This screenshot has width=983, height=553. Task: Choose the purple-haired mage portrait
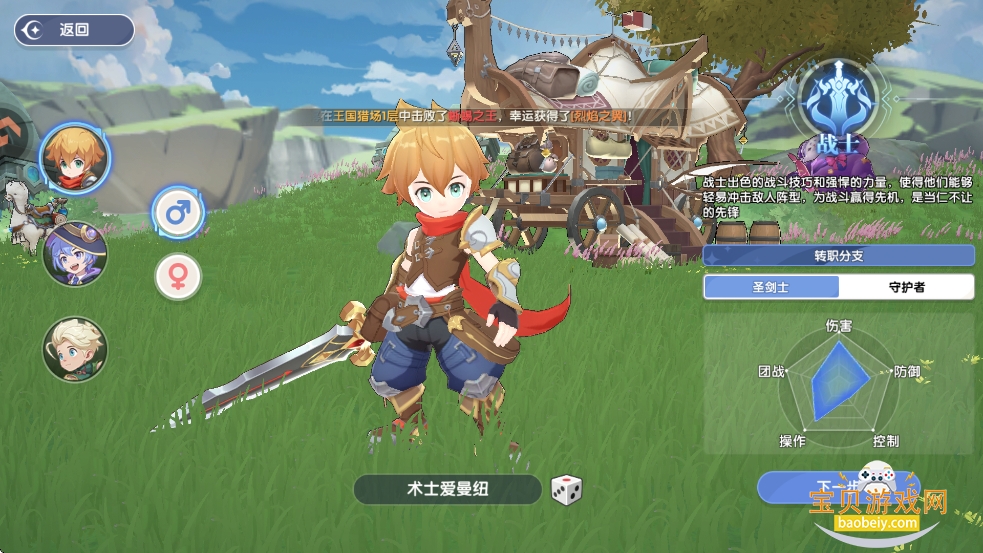click(75, 253)
